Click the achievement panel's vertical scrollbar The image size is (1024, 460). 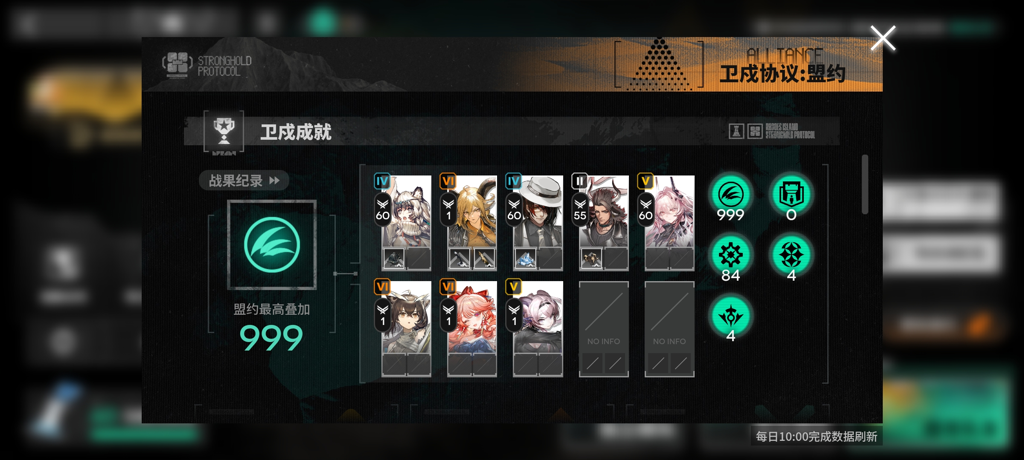865,185
